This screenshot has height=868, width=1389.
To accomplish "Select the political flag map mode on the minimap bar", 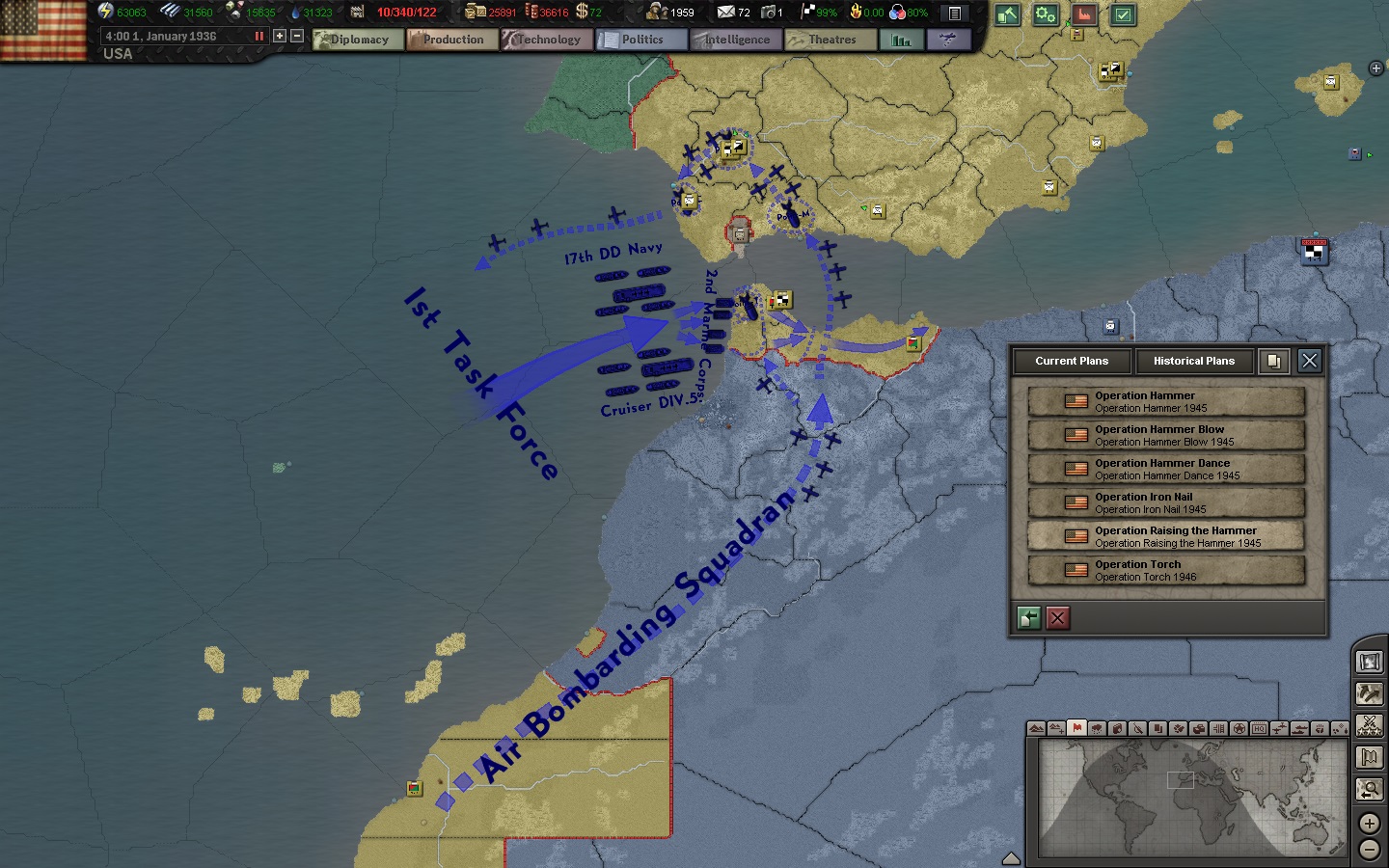I will [x=1076, y=729].
